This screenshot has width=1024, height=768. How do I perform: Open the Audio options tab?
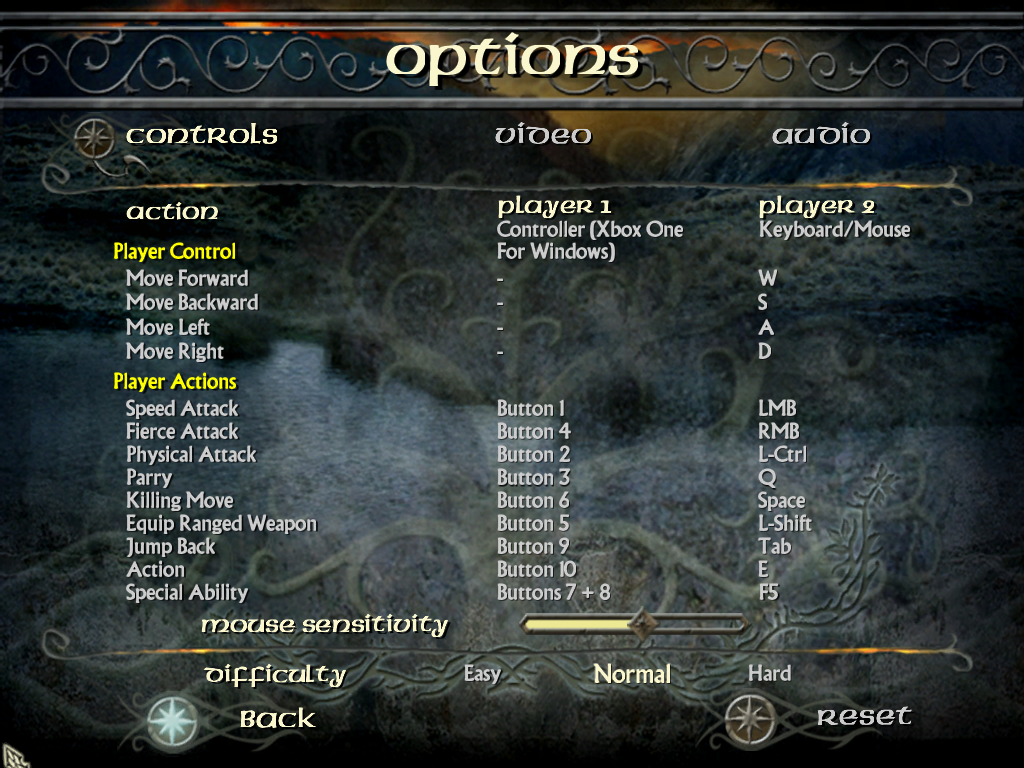[821, 135]
